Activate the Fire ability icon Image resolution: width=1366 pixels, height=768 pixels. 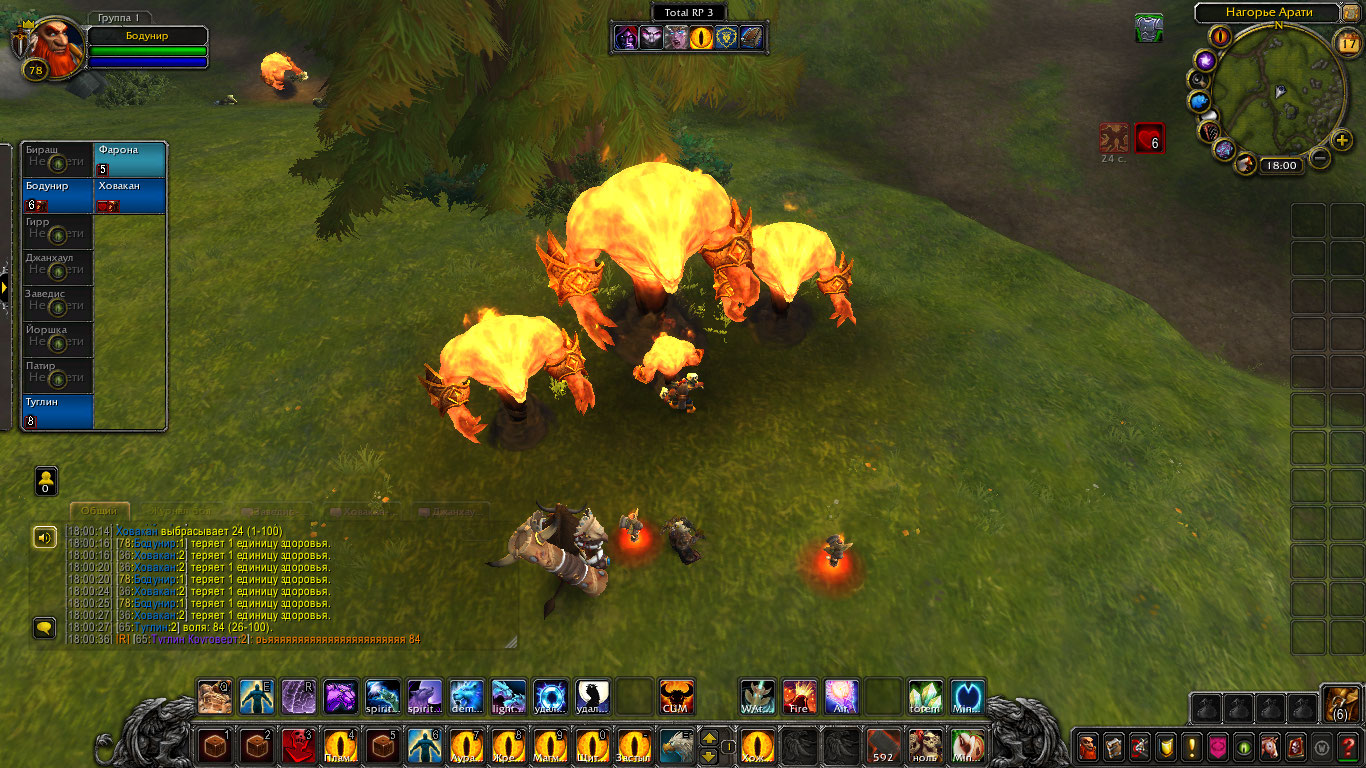(799, 696)
